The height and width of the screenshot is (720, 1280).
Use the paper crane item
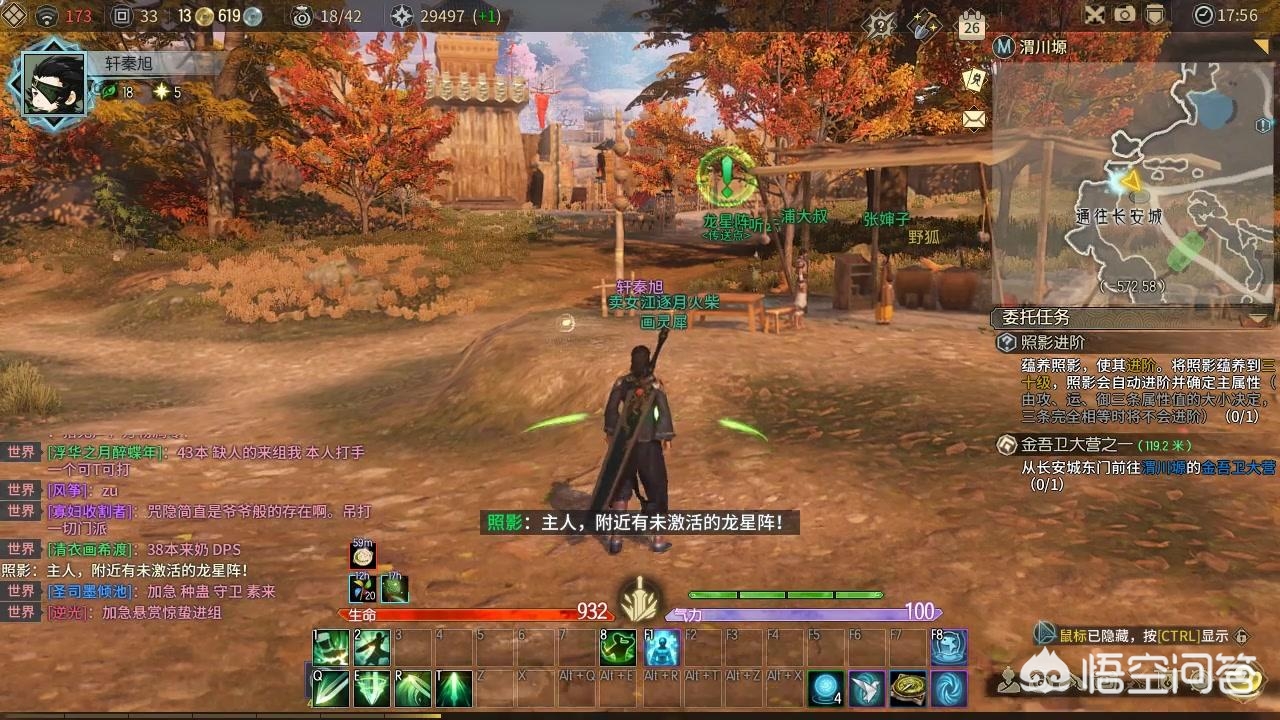(x=866, y=688)
